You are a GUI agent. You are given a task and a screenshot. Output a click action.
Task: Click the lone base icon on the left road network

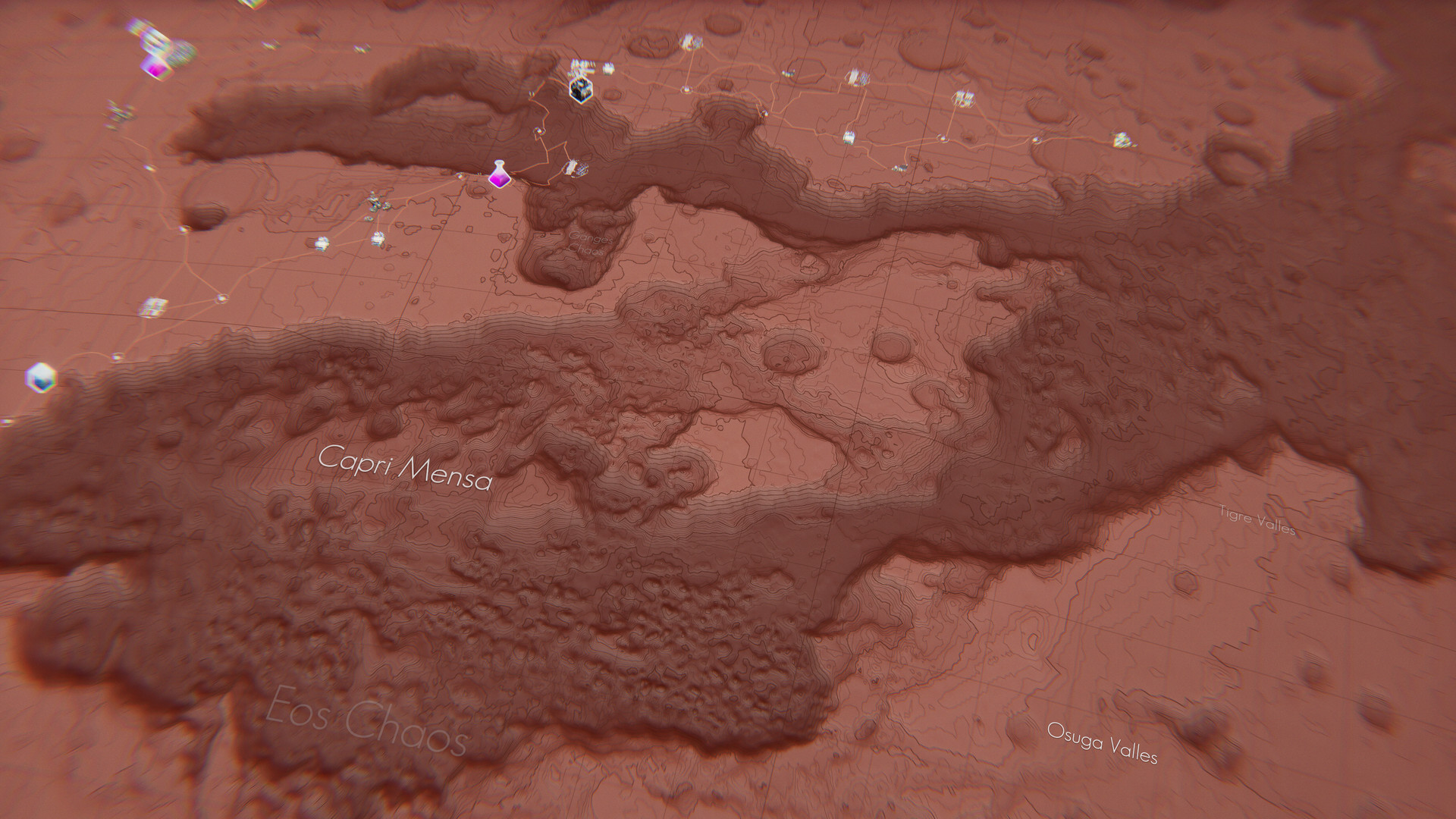pyautogui.click(x=153, y=305)
